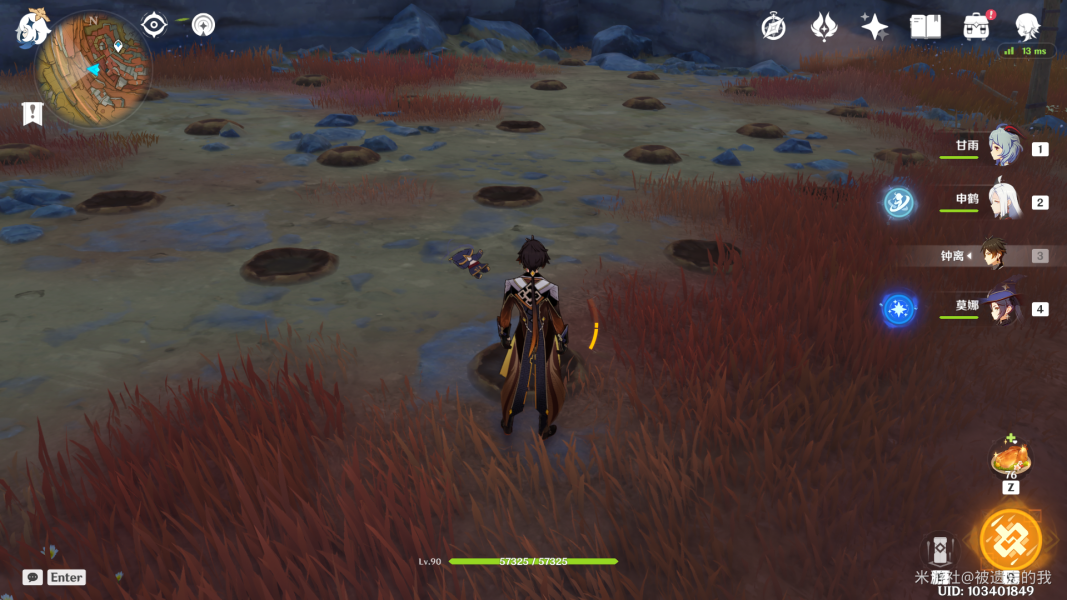Switch to party member 莫娜
The height and width of the screenshot is (600, 1067).
pos(1003,307)
